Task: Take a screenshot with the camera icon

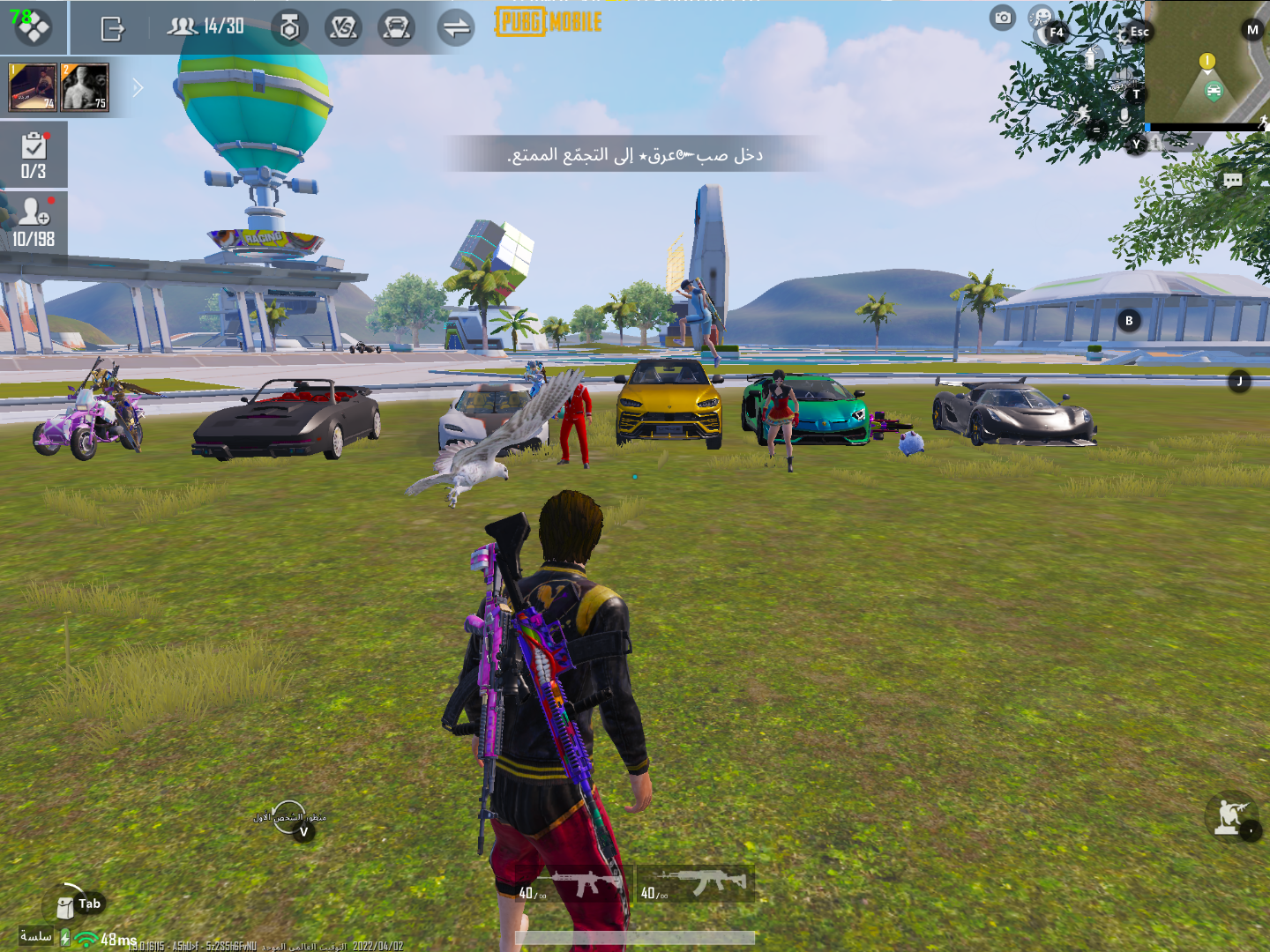Action: pos(1002,18)
